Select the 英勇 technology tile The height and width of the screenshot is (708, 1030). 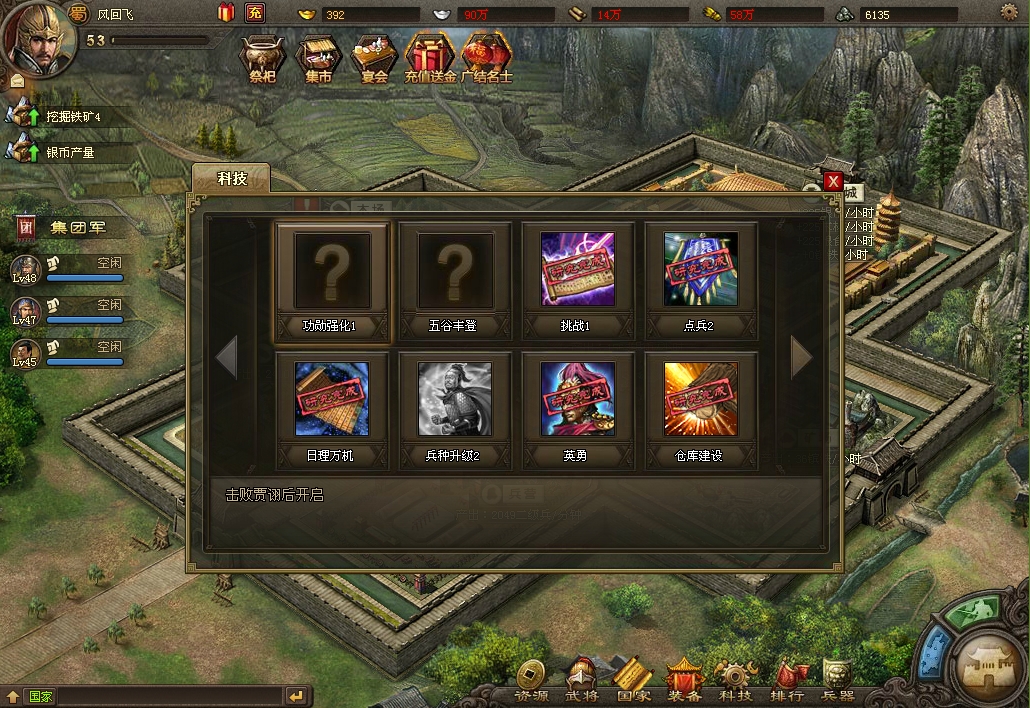[x=578, y=400]
